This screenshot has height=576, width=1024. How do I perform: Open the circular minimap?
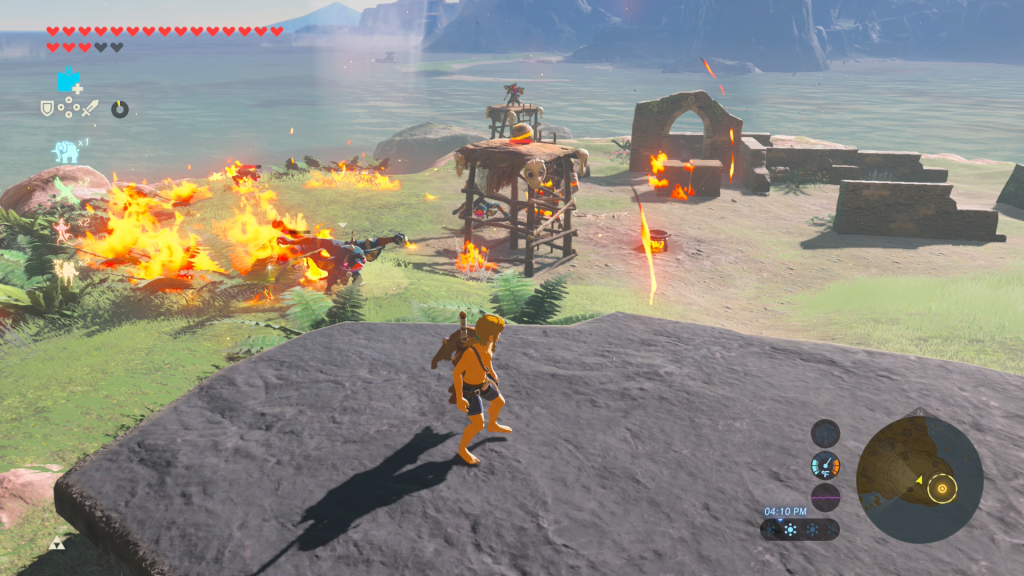pyautogui.click(x=920, y=479)
